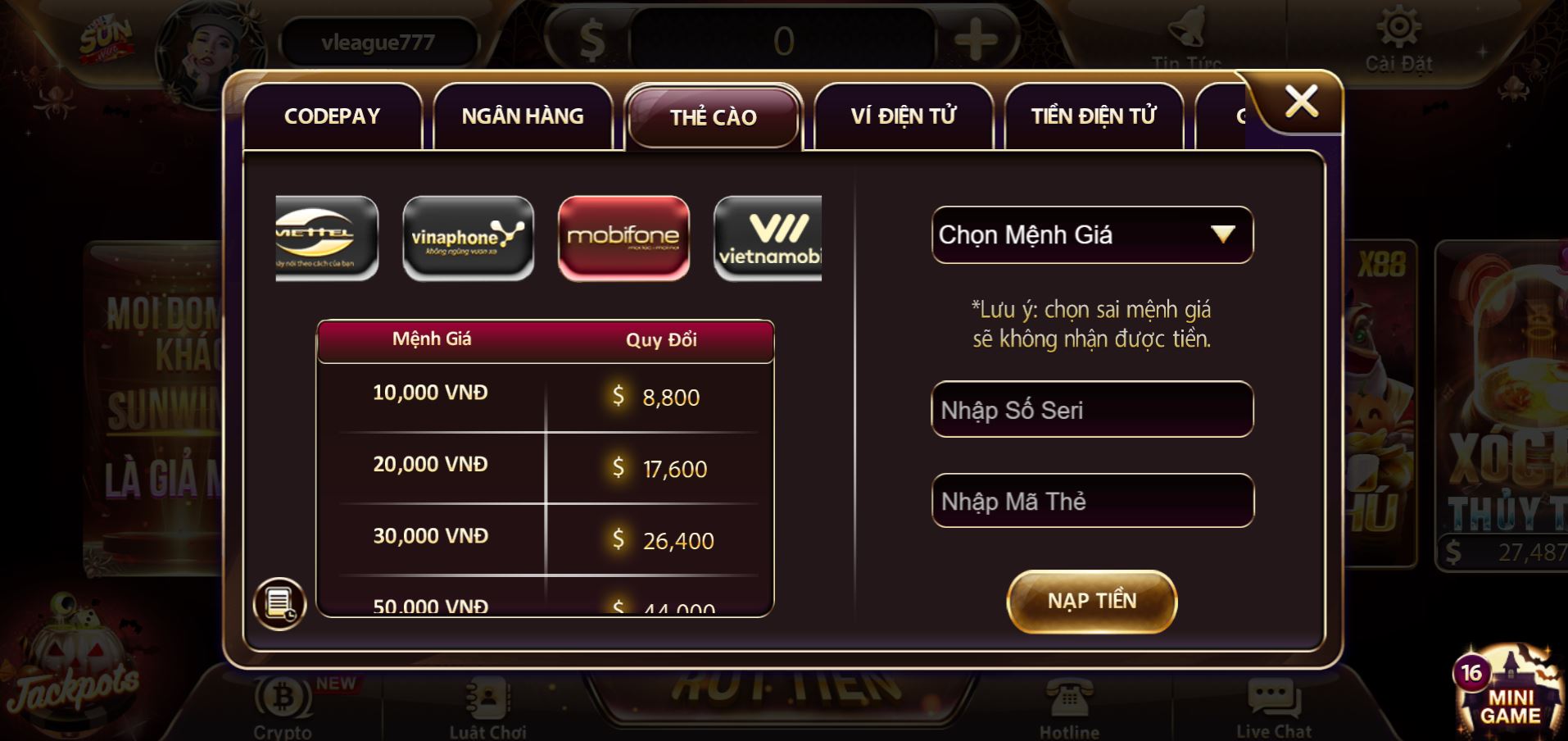Click the Nhập Số Seri input field
Viewport: 1568px width, 741px height.
1092,409
